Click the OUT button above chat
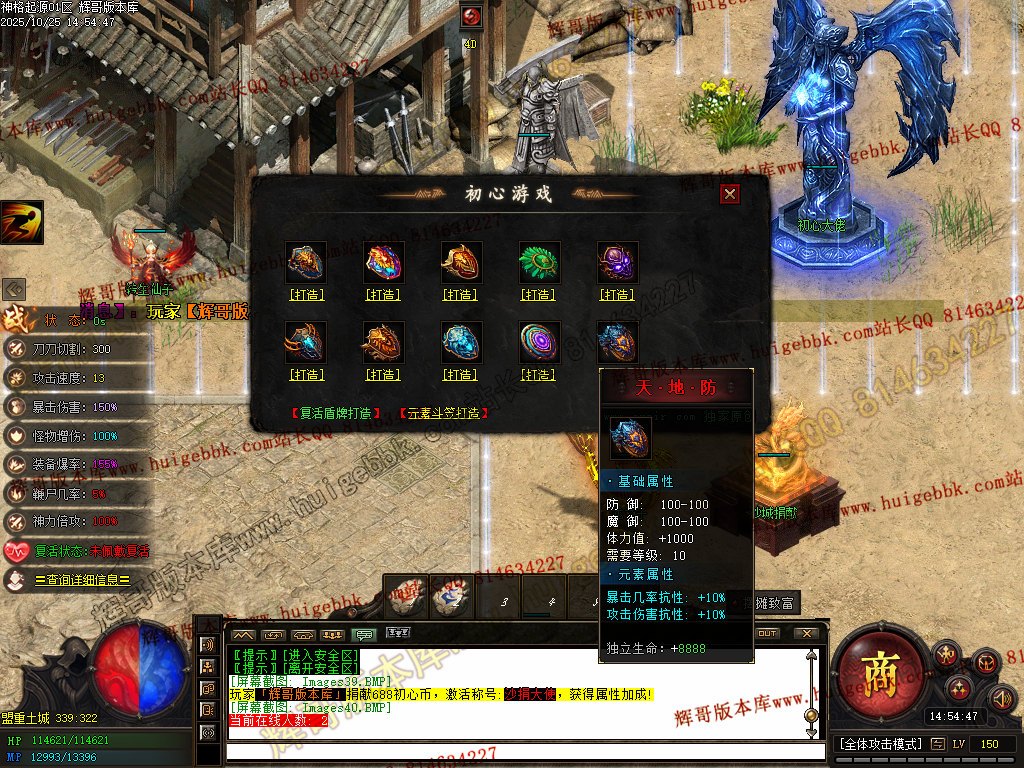The image size is (1024, 768). tap(767, 634)
